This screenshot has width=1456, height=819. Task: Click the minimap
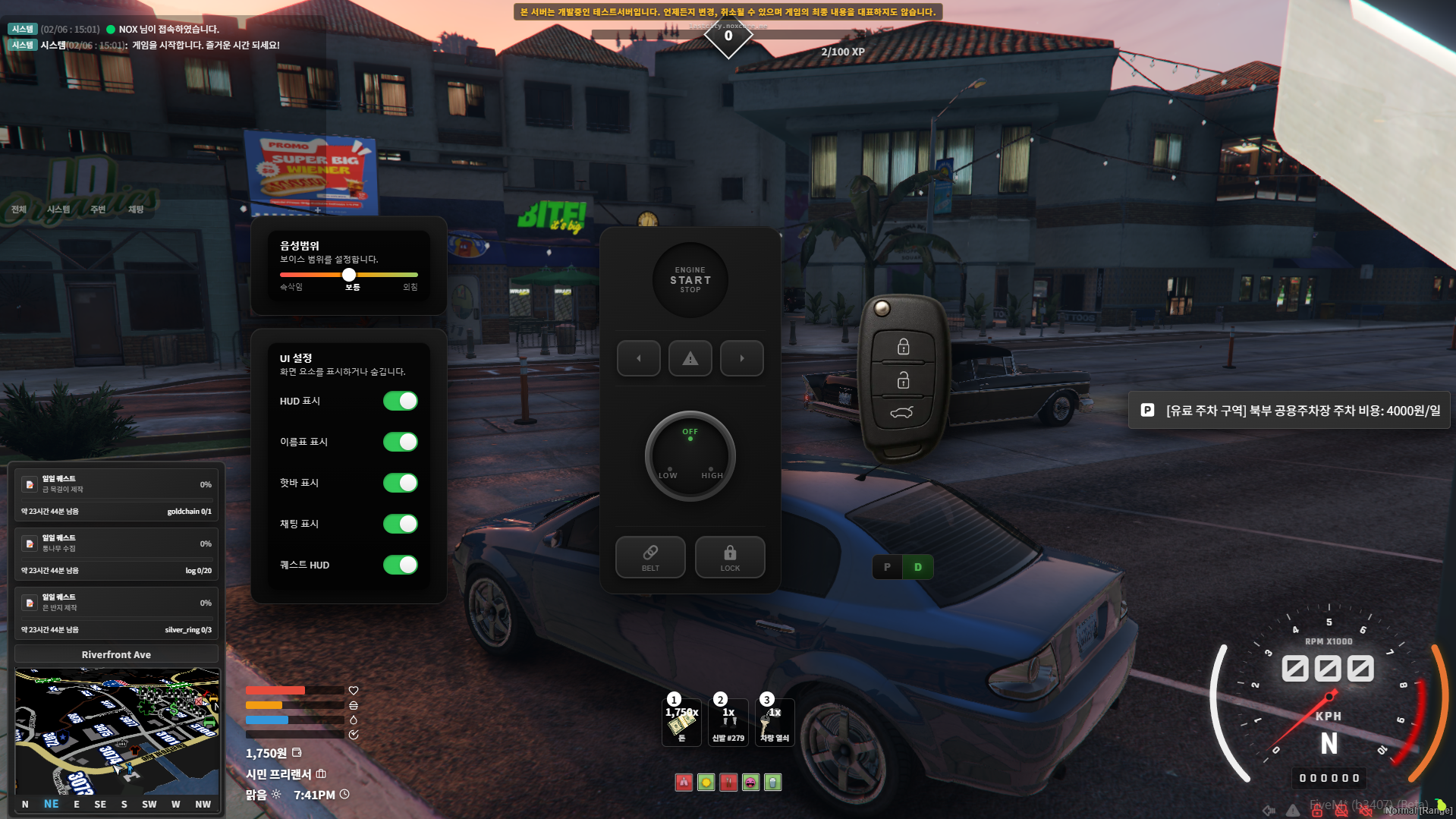pyautogui.click(x=117, y=731)
